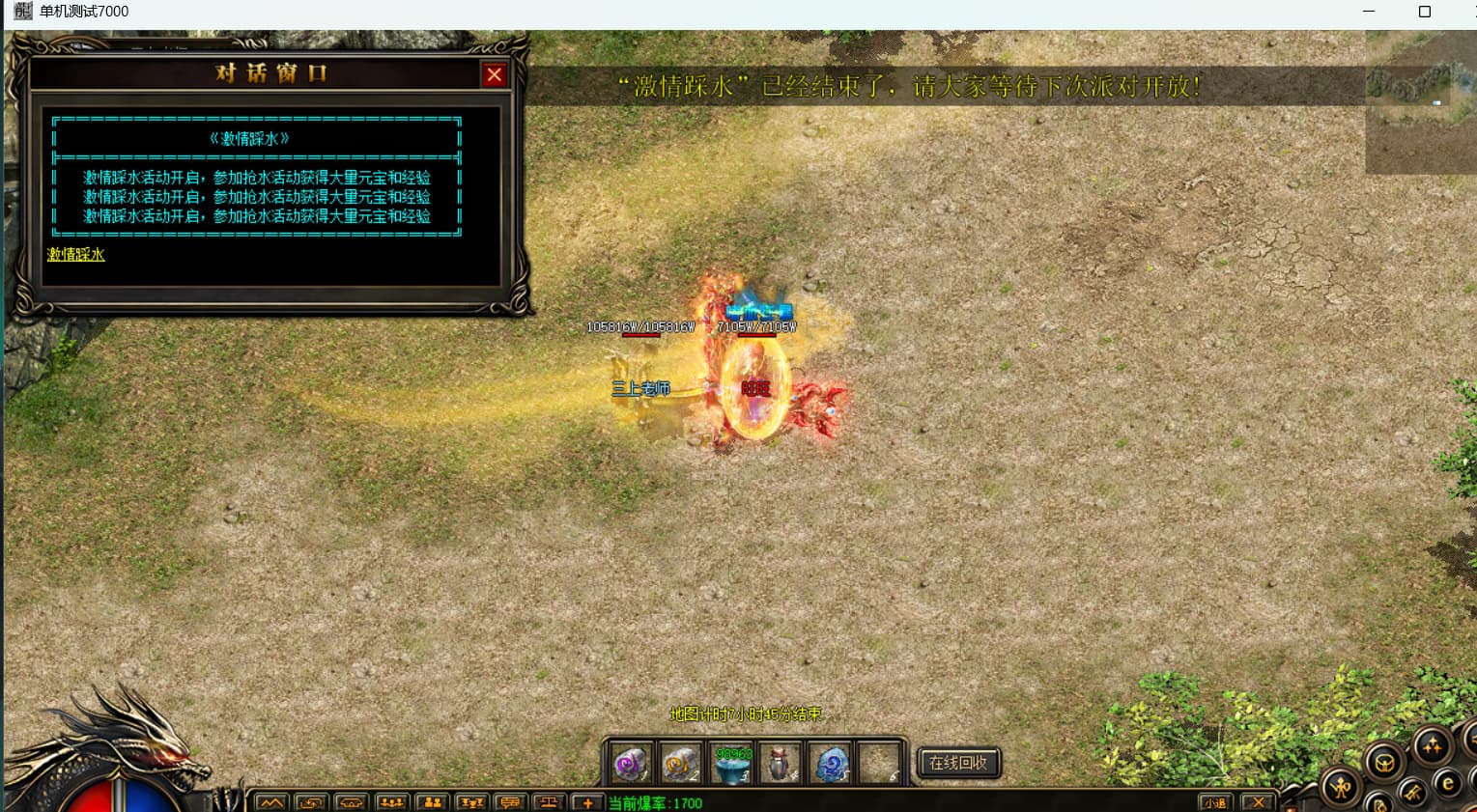Click the round 'e' icon button
The width and height of the screenshot is (1477, 812).
coord(1447,784)
